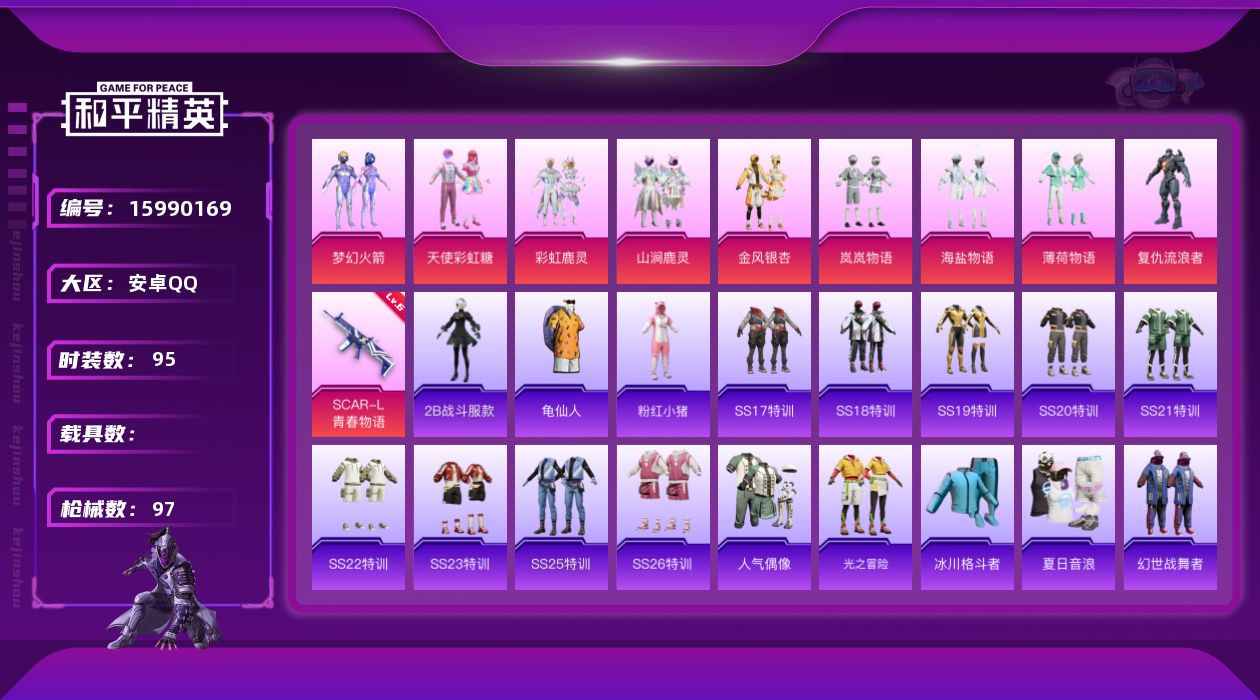Select the 梦幻火箭 outfit tile
Viewport: 1260px width, 700px height.
tap(358, 210)
